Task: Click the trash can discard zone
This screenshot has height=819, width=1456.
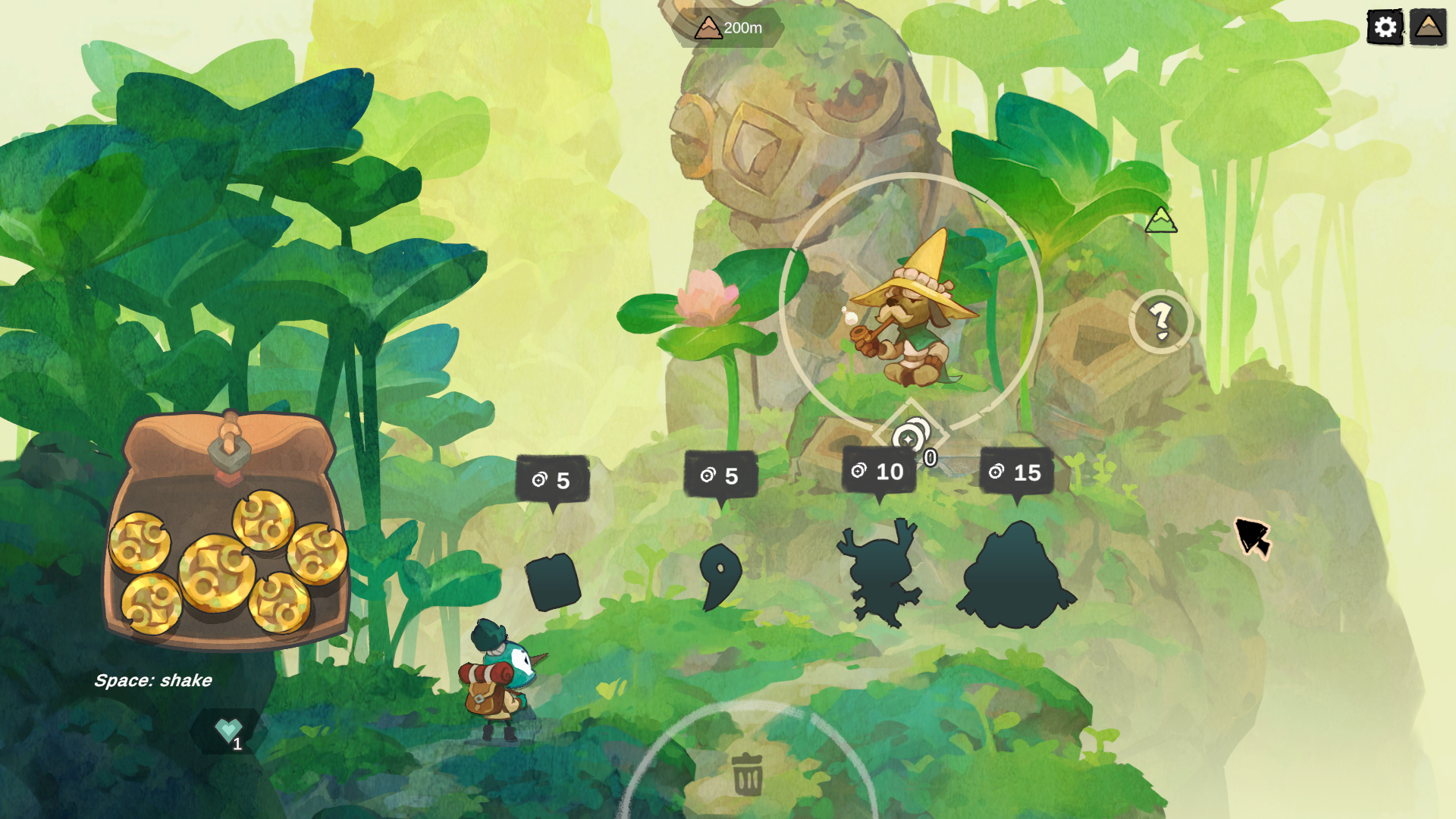Action: click(x=748, y=775)
